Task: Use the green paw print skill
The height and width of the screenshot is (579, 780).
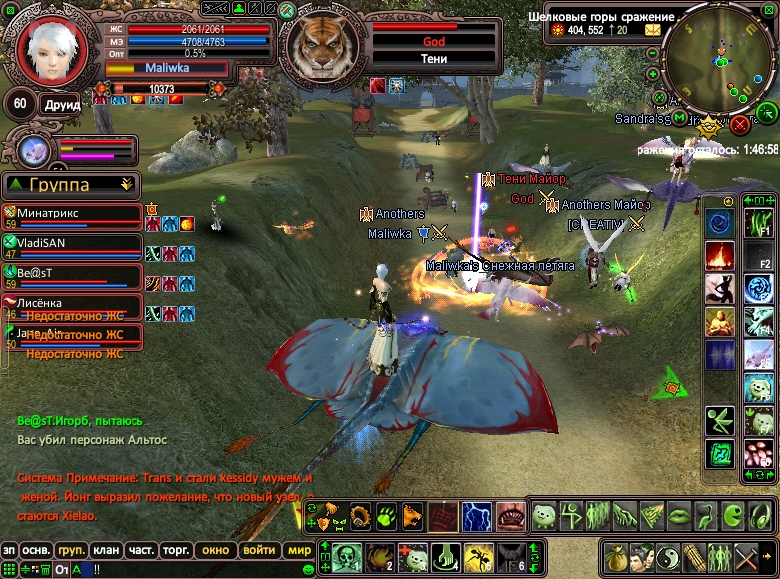Action: (386, 517)
